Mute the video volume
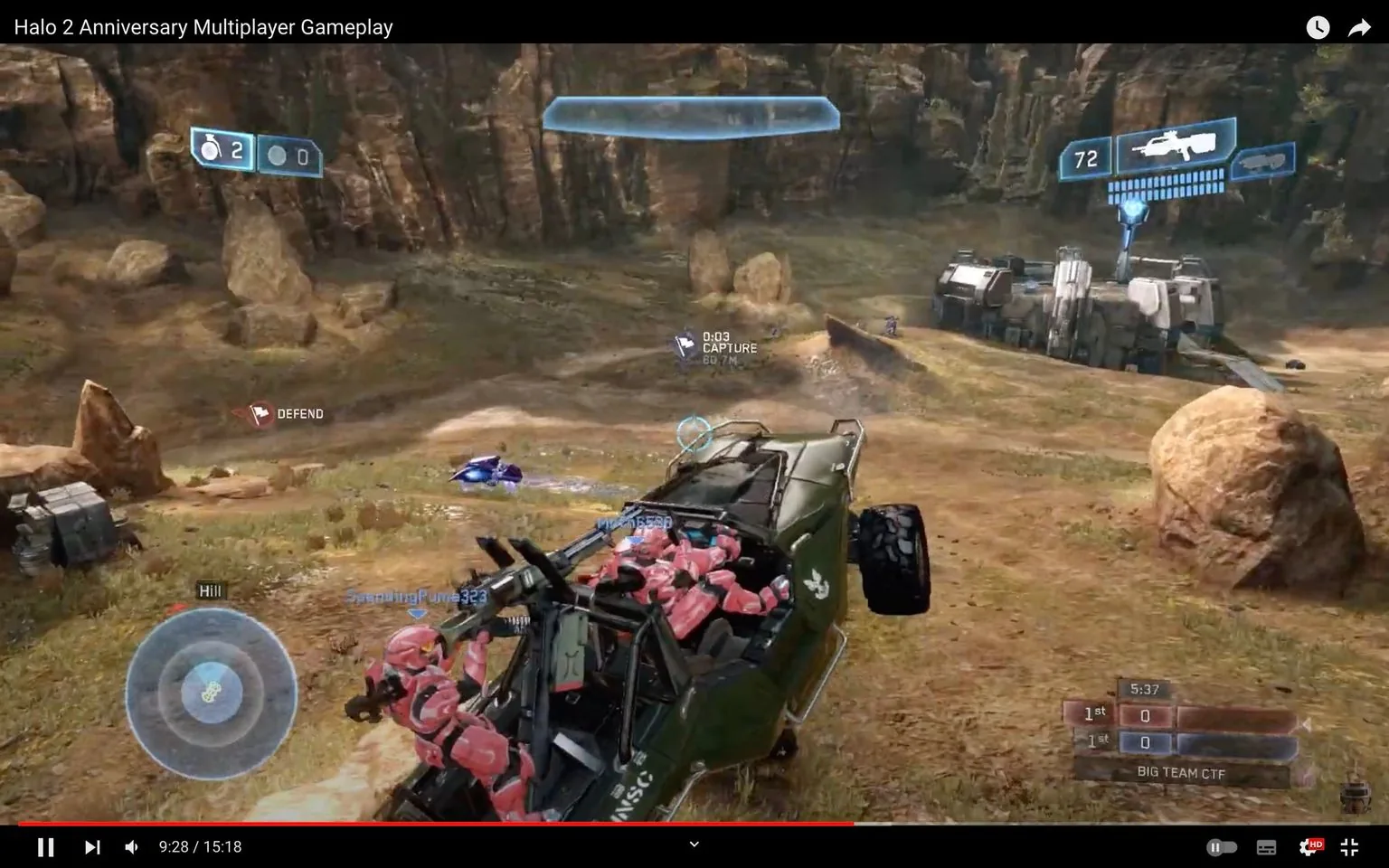The height and width of the screenshot is (868, 1389). (x=131, y=846)
